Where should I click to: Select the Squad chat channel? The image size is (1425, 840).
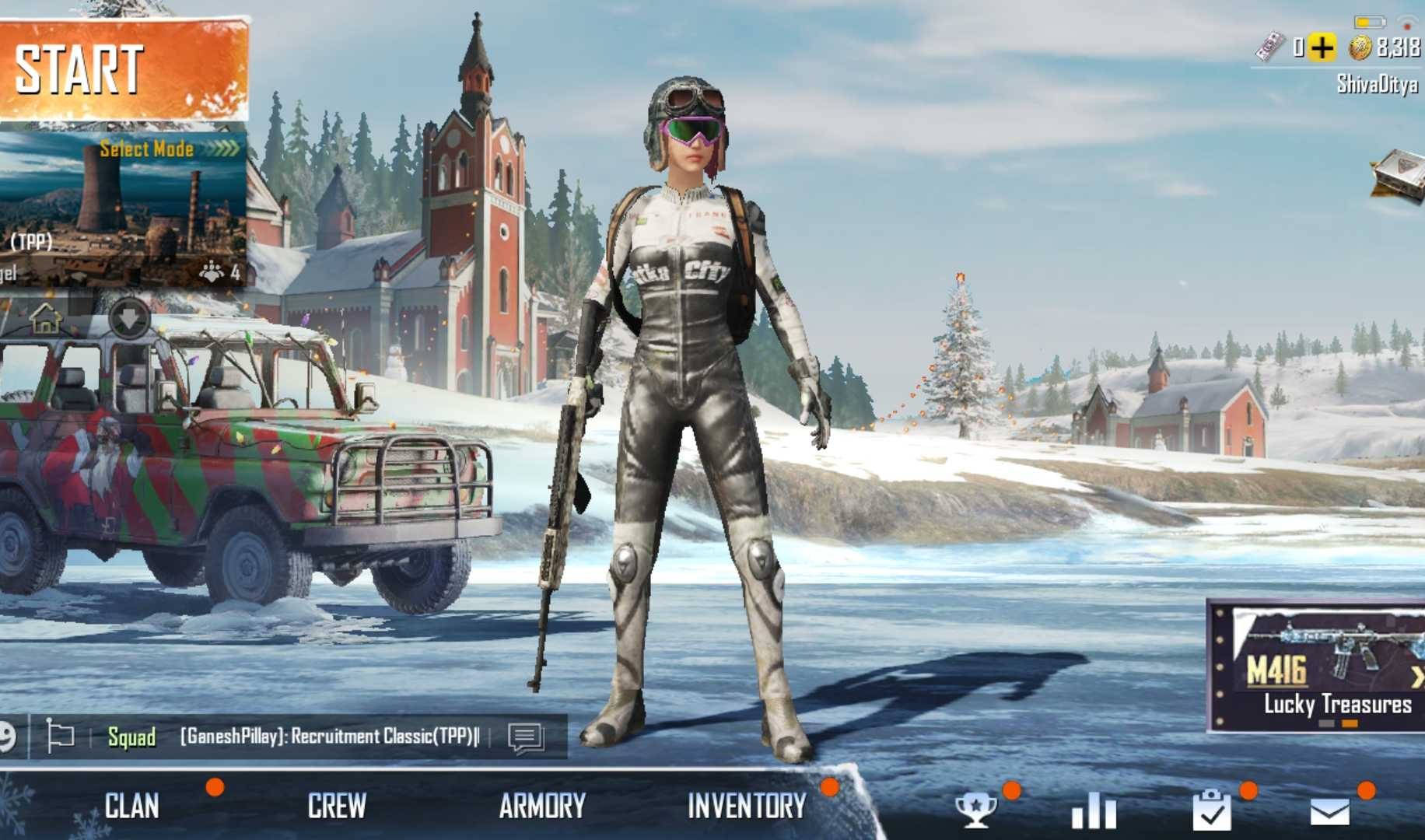coord(131,737)
